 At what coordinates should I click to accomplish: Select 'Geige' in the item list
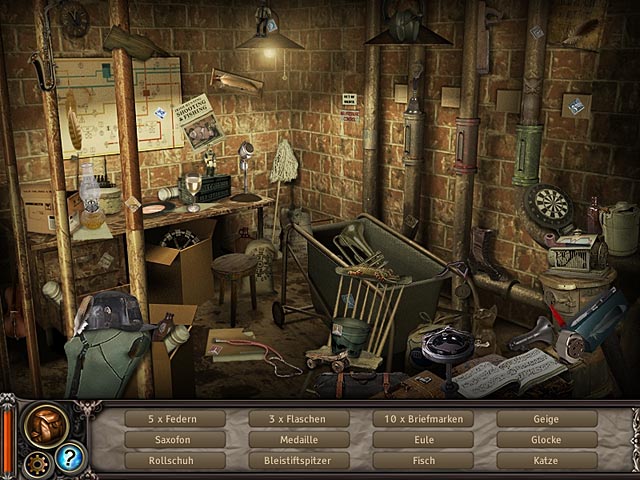(547, 419)
